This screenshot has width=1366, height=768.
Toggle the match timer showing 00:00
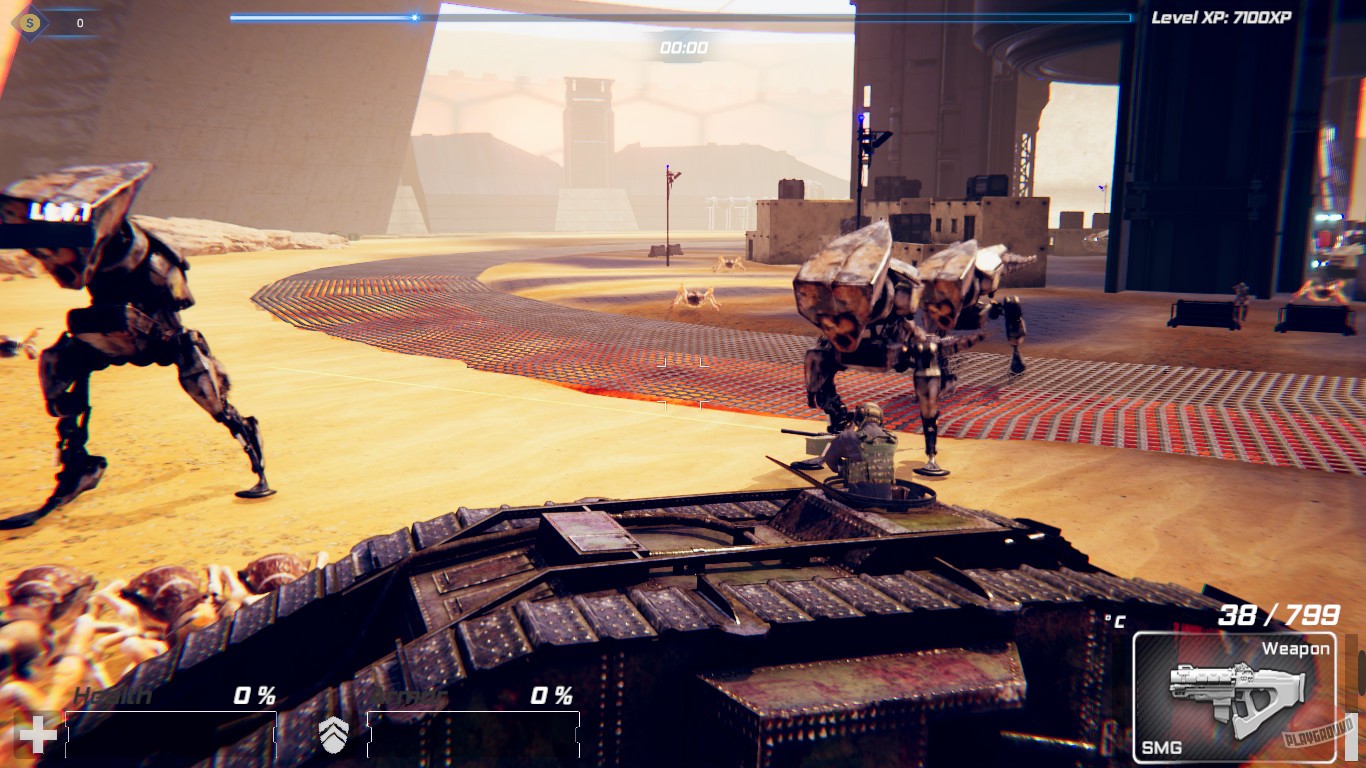pos(683,44)
